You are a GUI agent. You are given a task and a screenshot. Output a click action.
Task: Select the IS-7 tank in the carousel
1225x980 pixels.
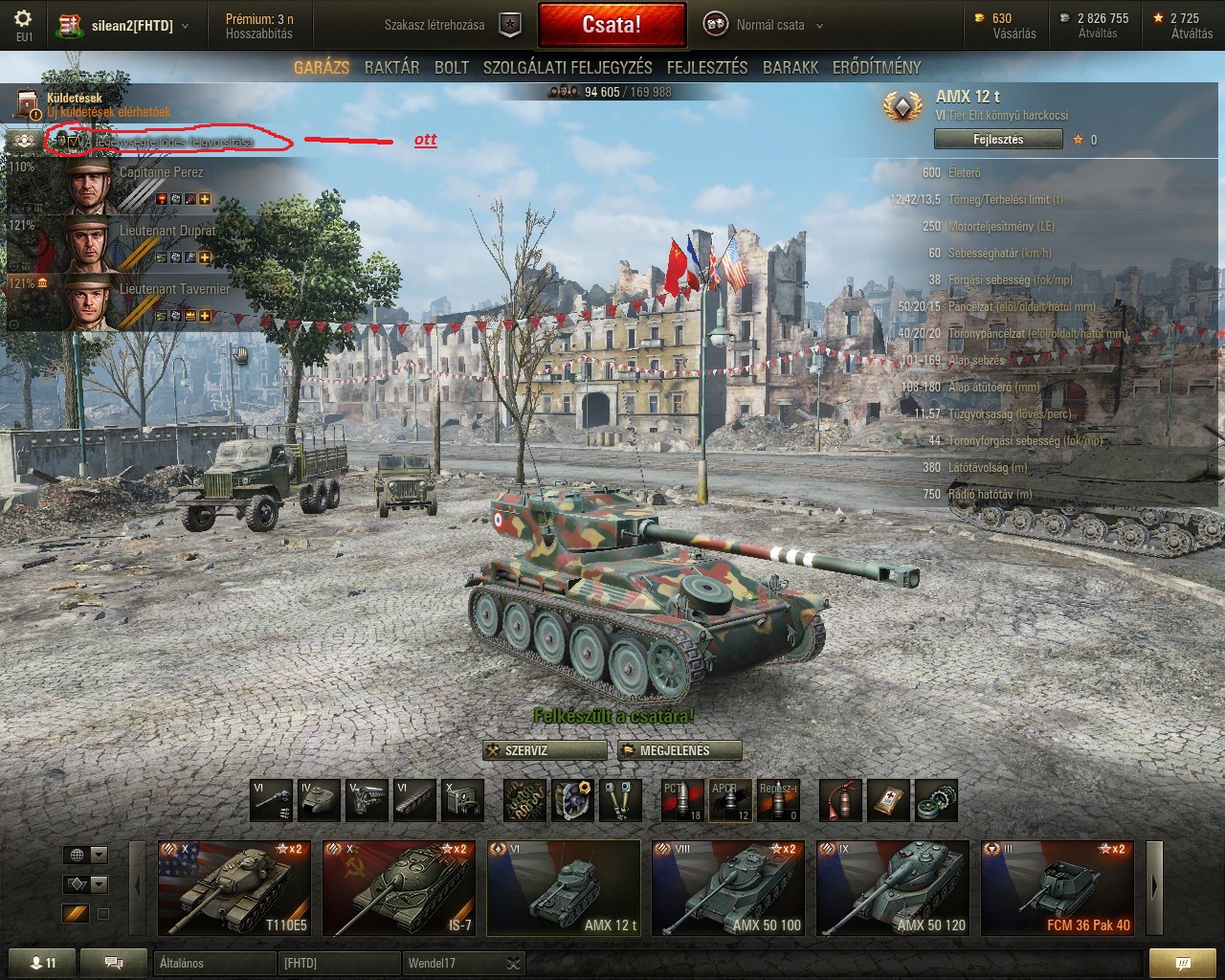pos(399,888)
